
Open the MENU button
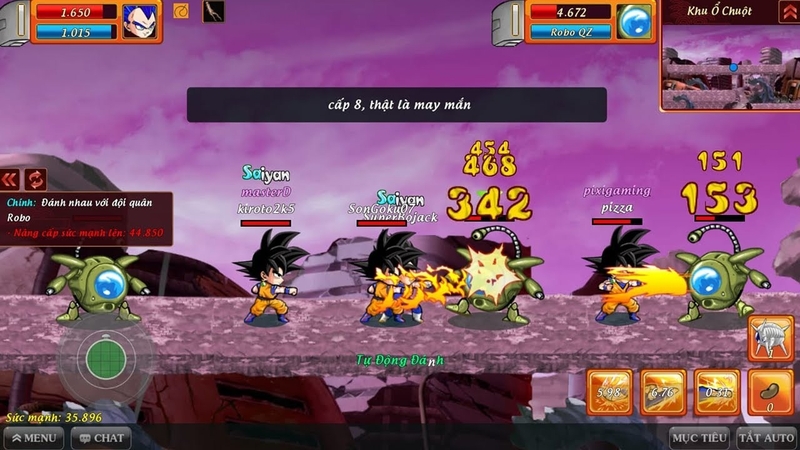(33, 437)
